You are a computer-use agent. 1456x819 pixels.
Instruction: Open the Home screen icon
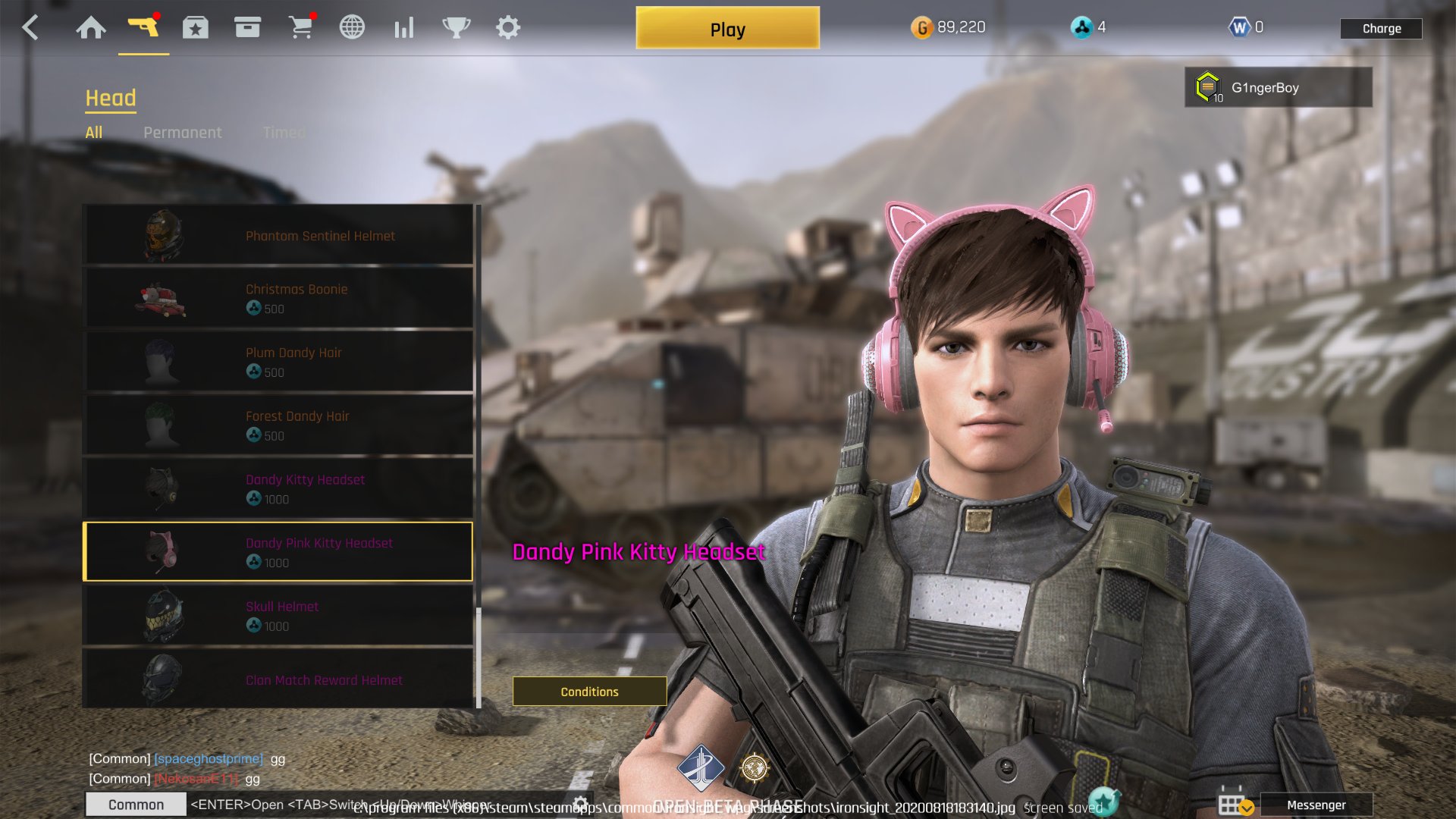(x=92, y=27)
